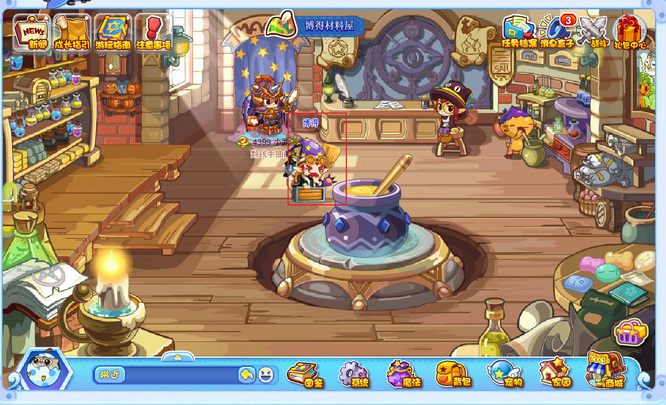The width and height of the screenshot is (666, 405).
Task: Open the 游玩指南 play guide
Action: tap(112, 32)
